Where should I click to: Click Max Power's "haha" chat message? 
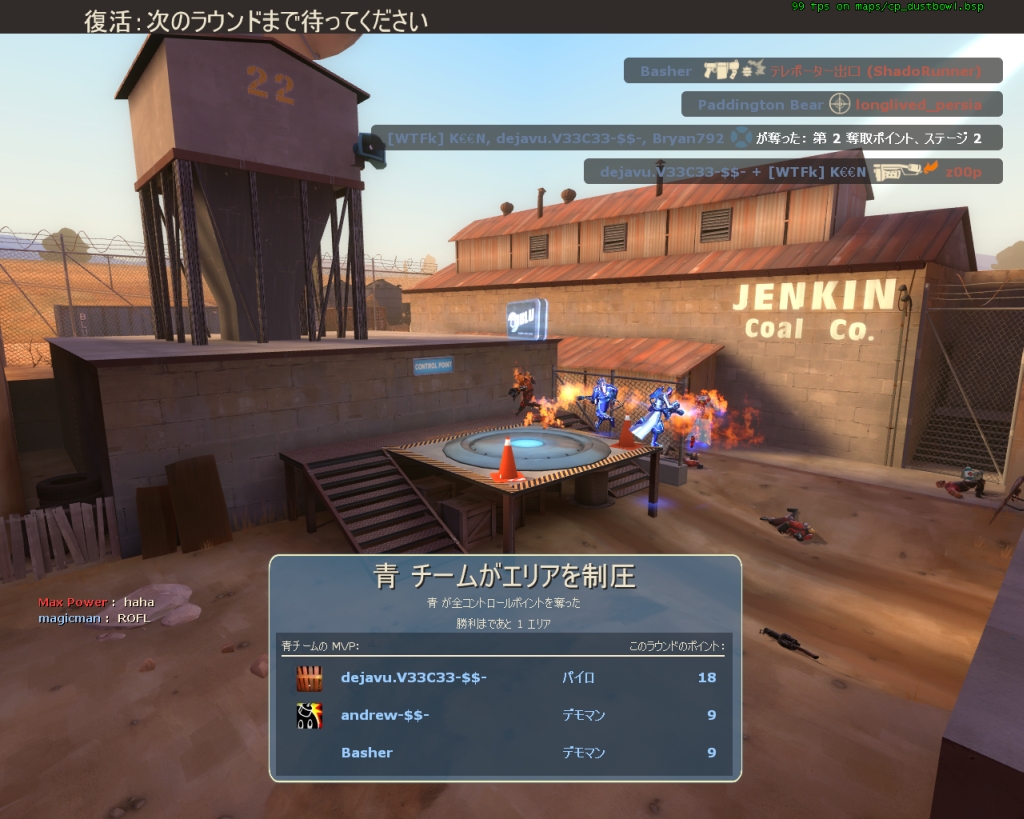click(89, 602)
